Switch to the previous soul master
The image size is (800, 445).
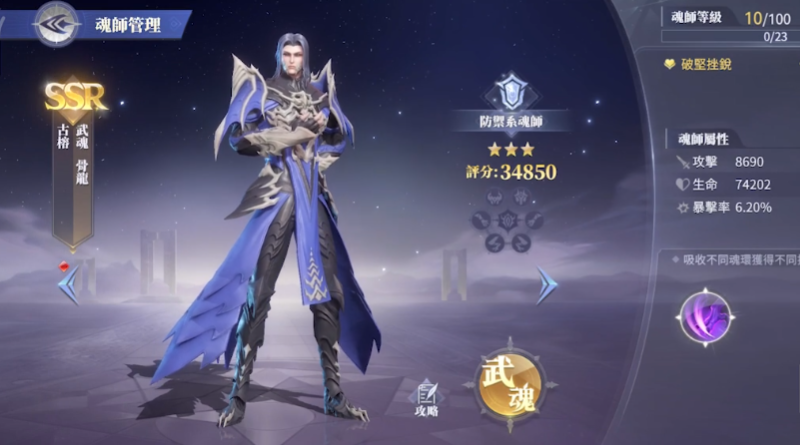[x=69, y=285]
